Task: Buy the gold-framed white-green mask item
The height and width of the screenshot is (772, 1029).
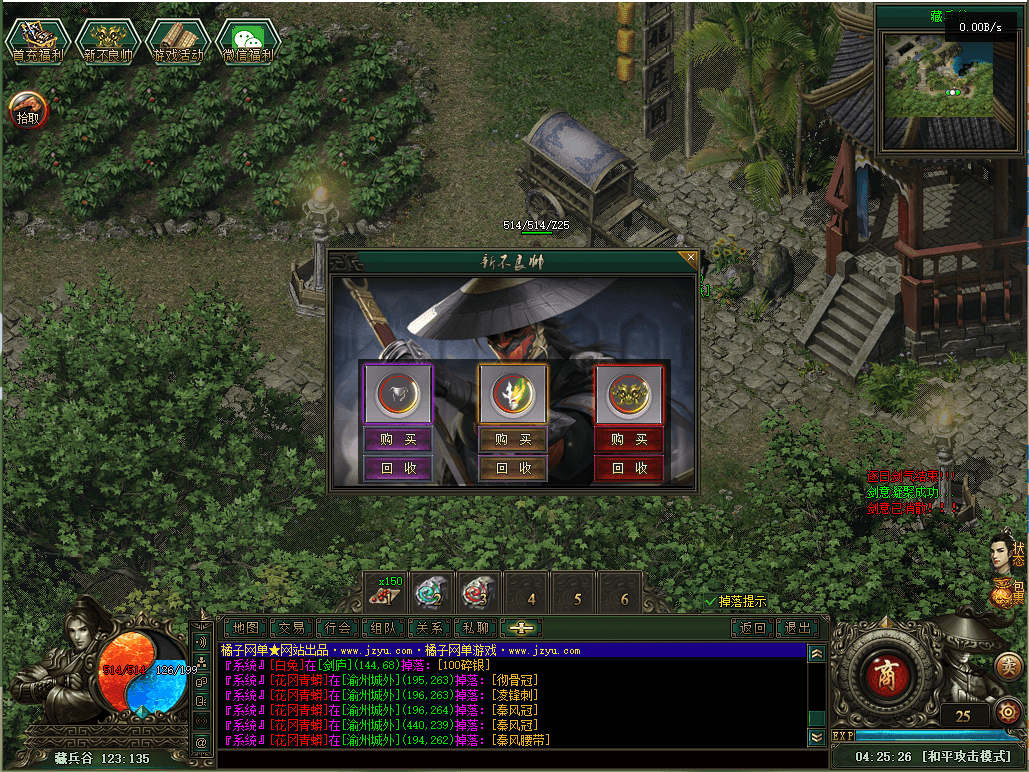Action: [x=513, y=439]
